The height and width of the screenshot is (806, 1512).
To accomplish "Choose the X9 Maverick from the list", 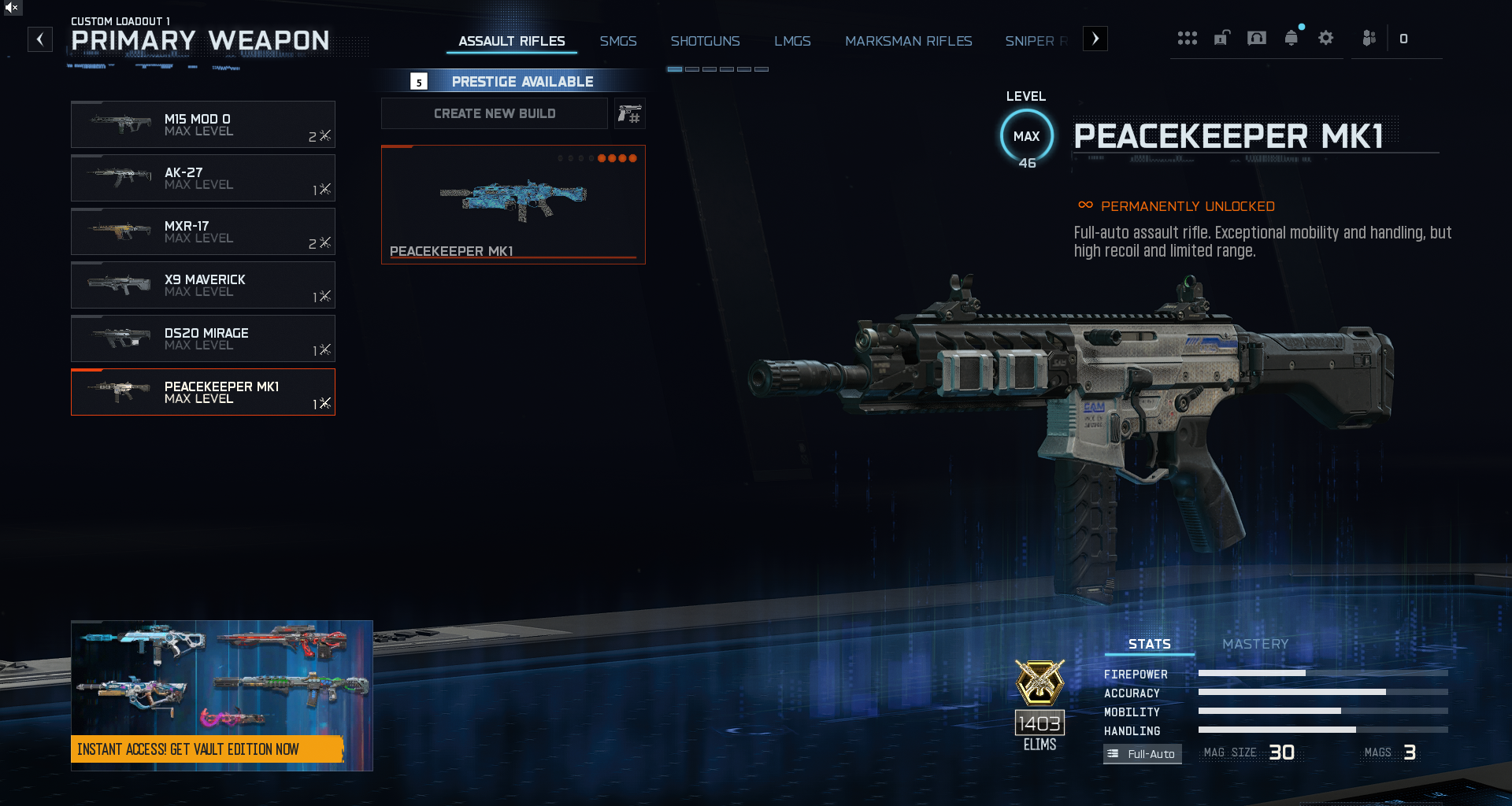I will point(203,285).
